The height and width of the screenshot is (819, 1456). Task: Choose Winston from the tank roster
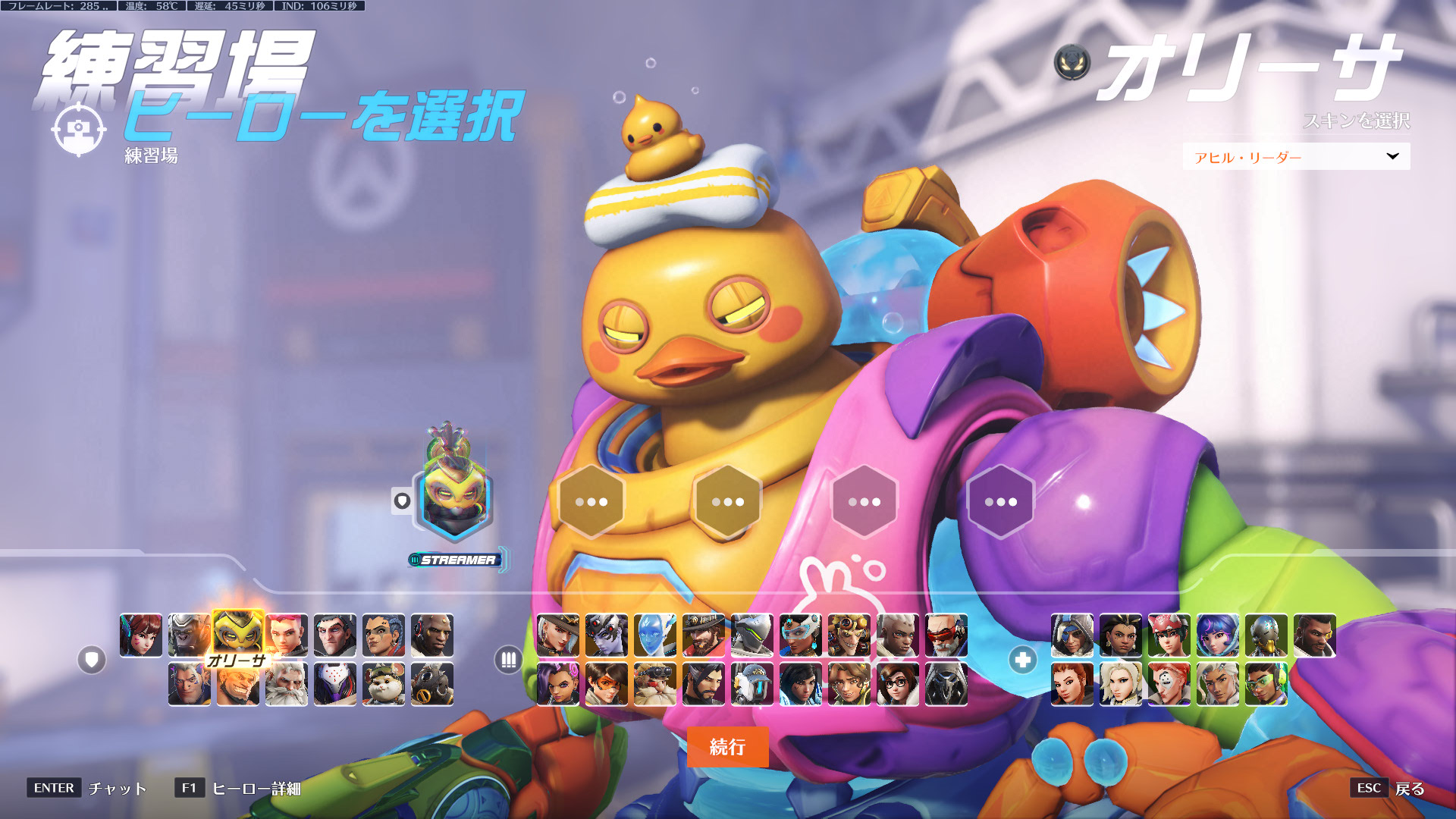tap(190, 635)
